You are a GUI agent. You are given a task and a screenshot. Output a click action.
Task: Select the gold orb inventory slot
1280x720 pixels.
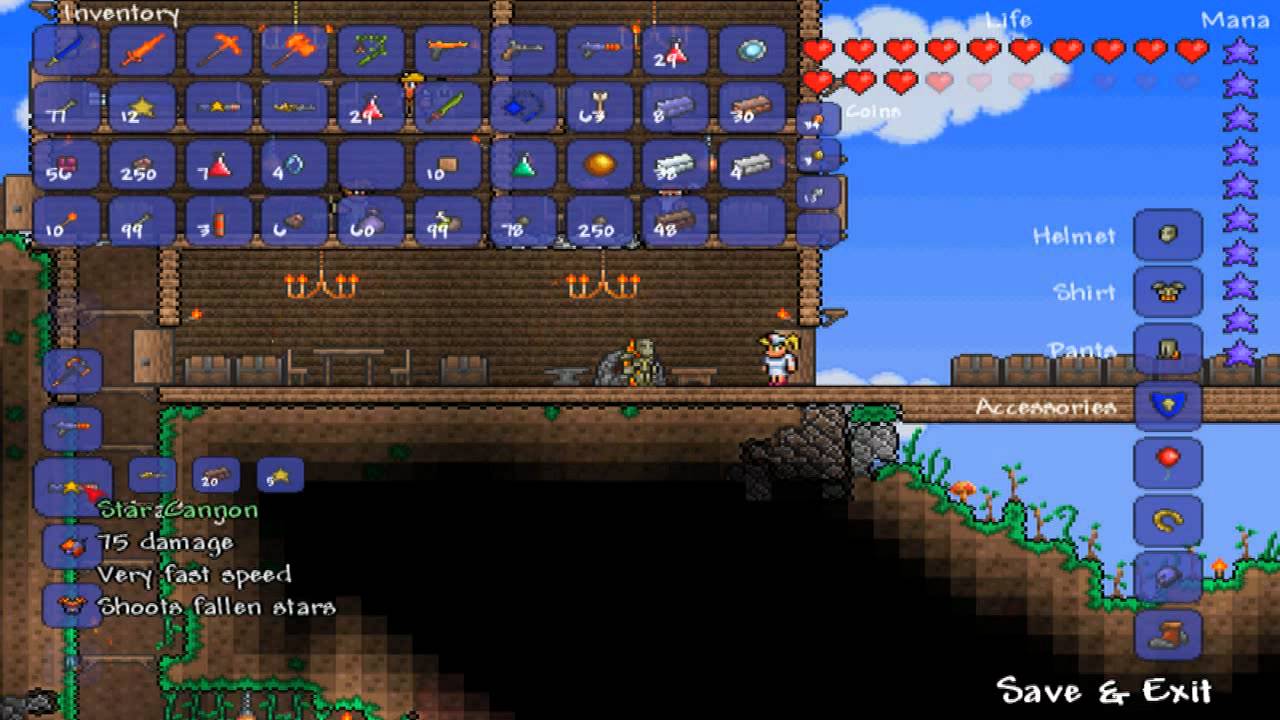(x=600, y=165)
